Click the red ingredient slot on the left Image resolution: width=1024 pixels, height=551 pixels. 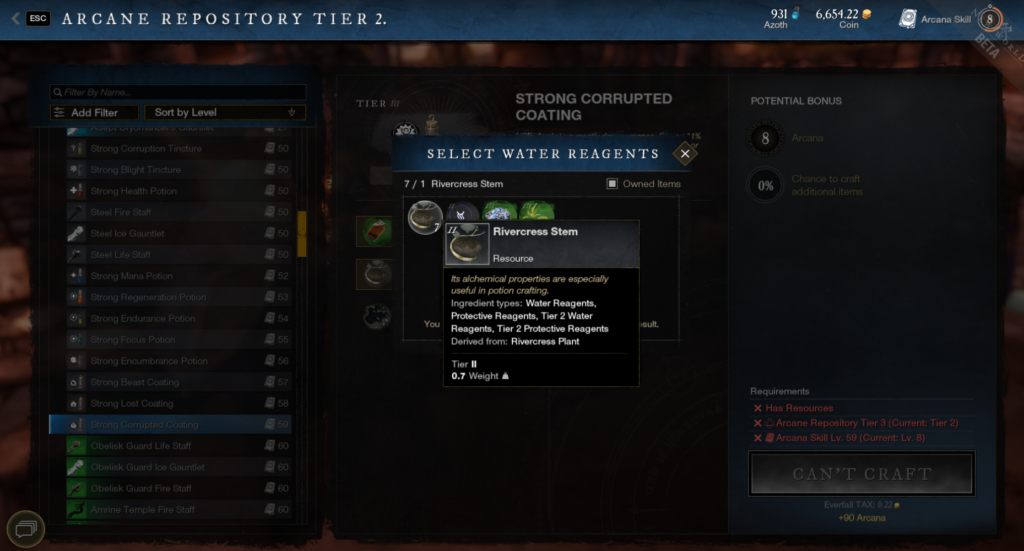373,231
